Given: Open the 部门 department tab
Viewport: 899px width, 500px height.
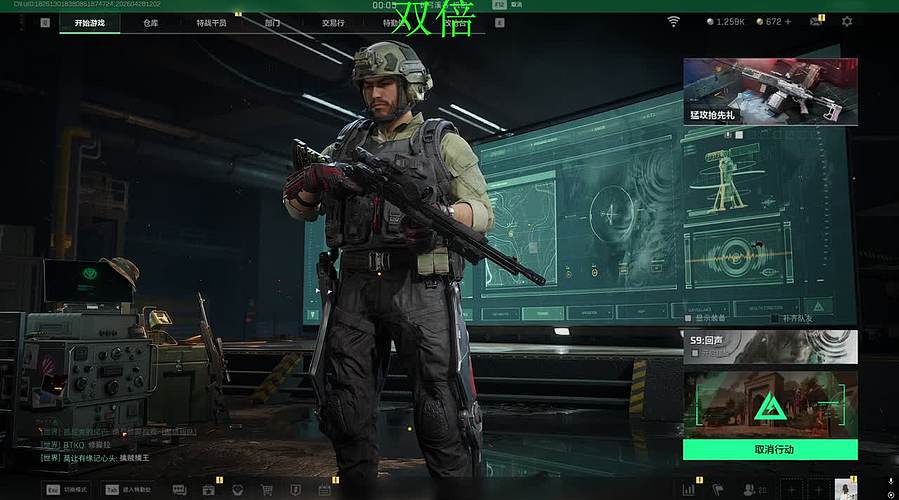Looking at the screenshot, I should [x=272, y=22].
